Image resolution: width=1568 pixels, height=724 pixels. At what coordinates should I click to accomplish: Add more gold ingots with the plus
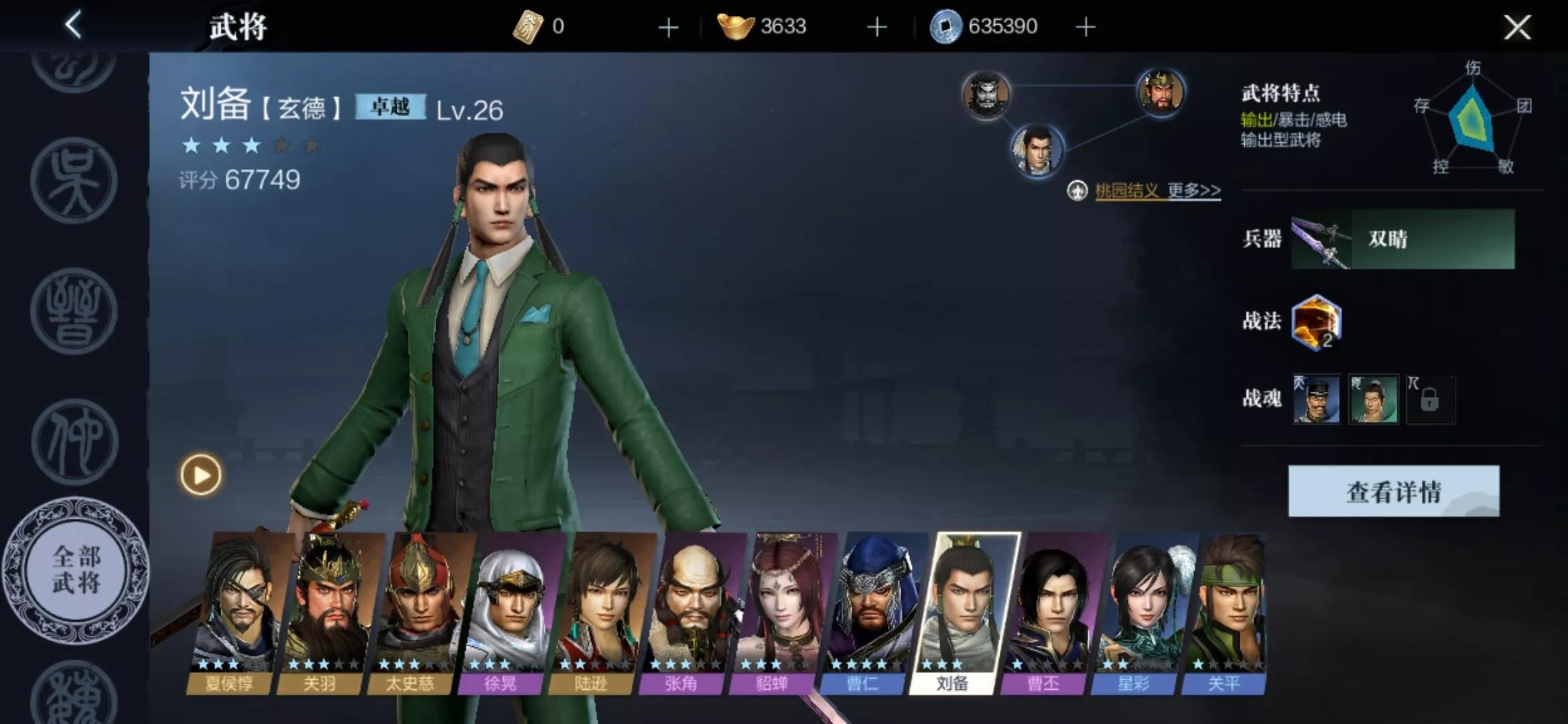click(x=876, y=27)
